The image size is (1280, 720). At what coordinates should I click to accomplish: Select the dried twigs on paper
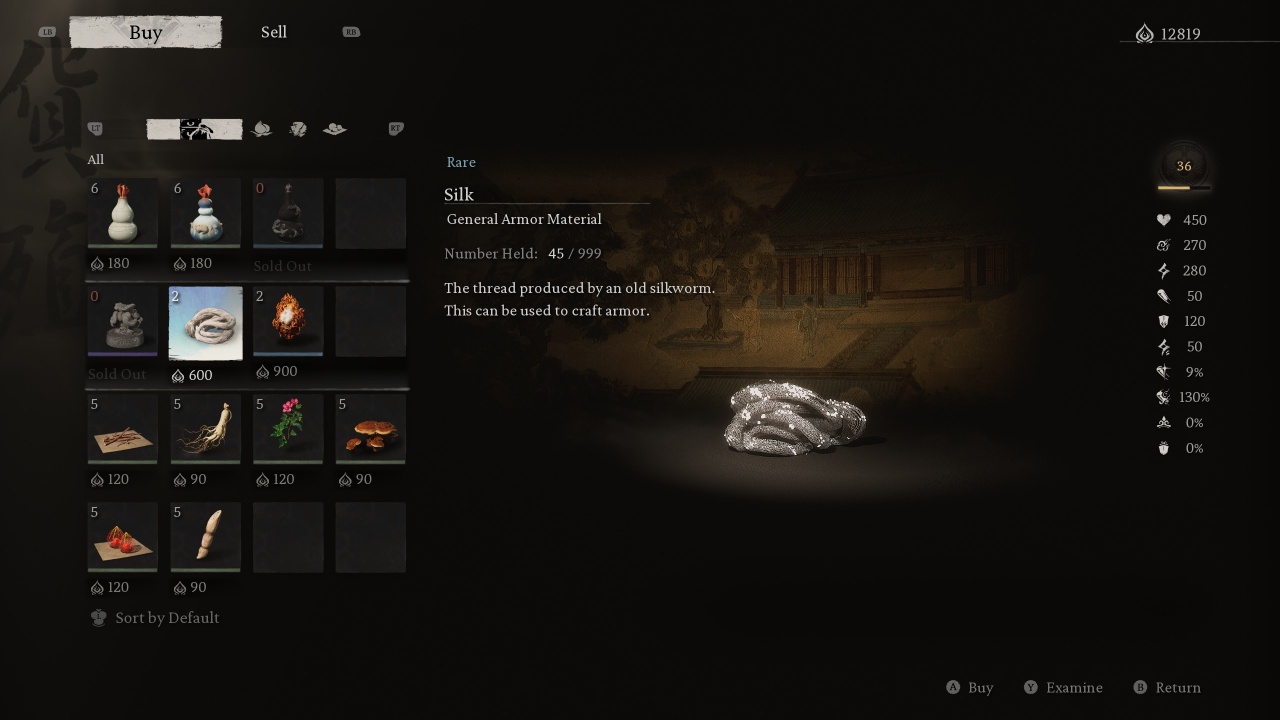click(x=123, y=429)
